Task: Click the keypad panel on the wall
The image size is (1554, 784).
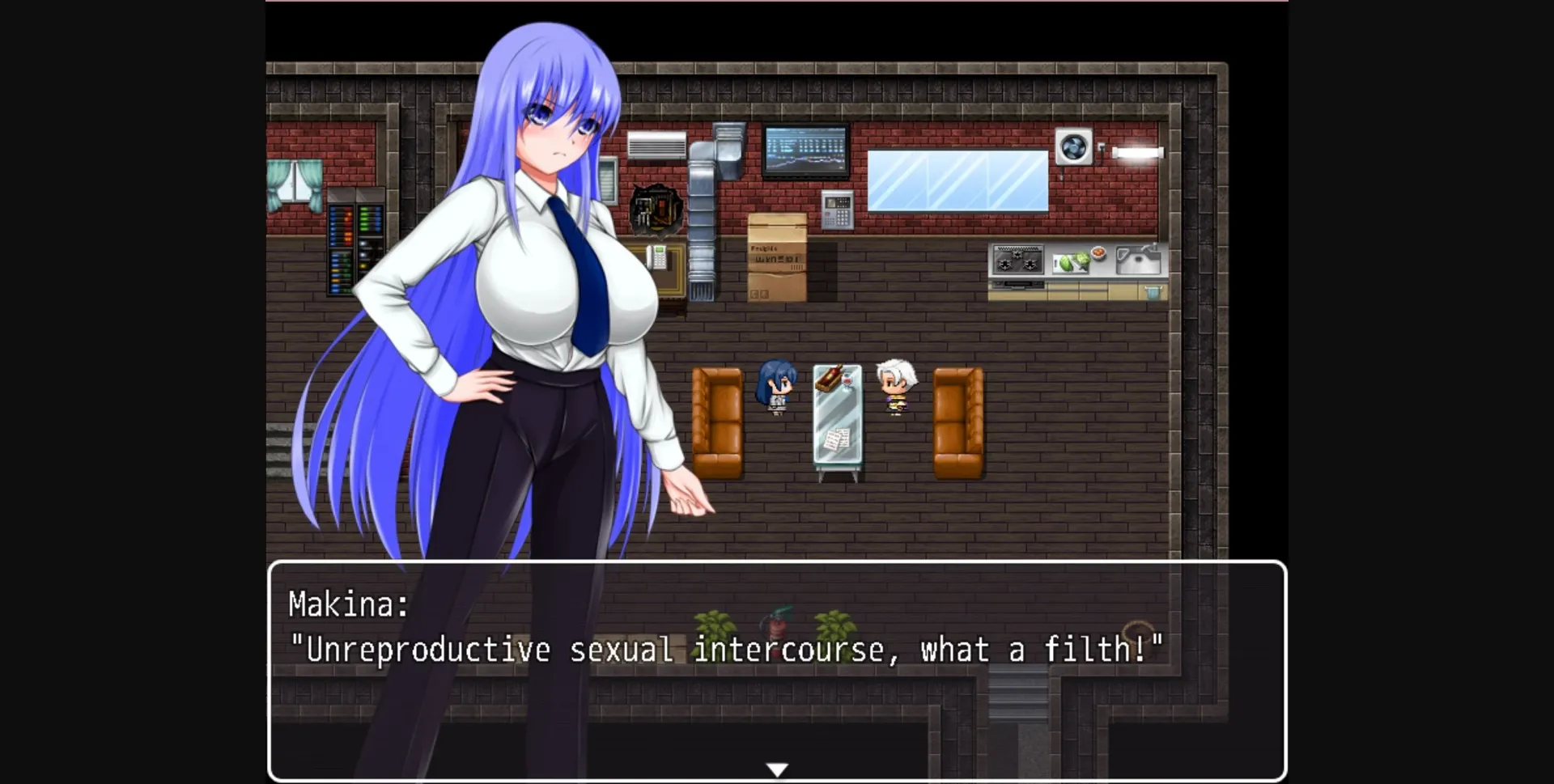Action: 838,209
